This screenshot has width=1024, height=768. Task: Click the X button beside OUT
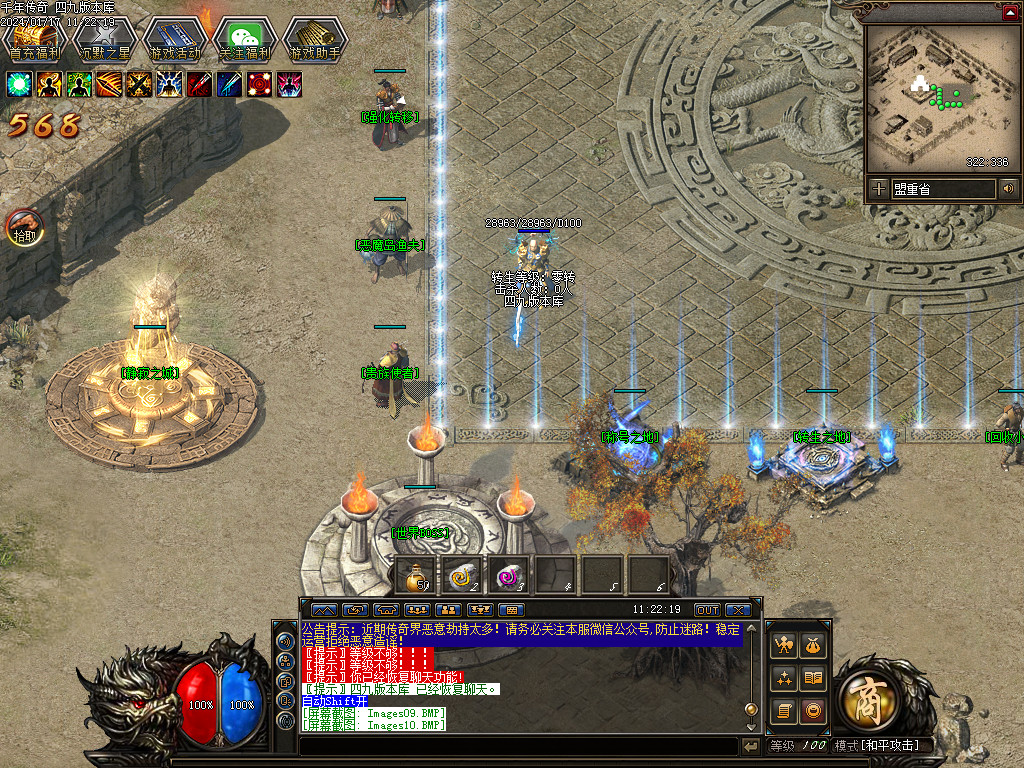click(x=737, y=609)
